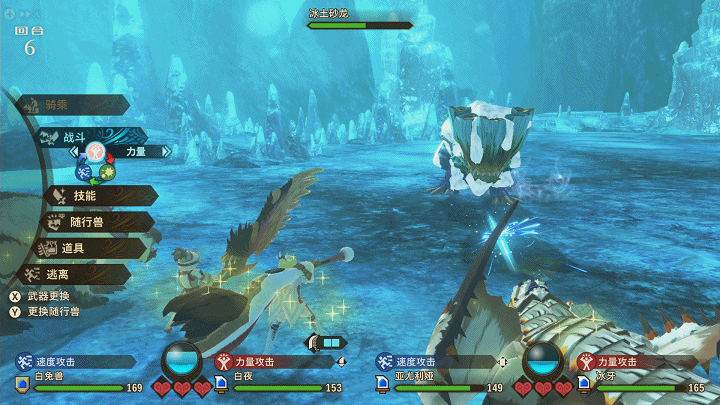
Task: Pick the green Technical attack icon
Action: click(107, 172)
